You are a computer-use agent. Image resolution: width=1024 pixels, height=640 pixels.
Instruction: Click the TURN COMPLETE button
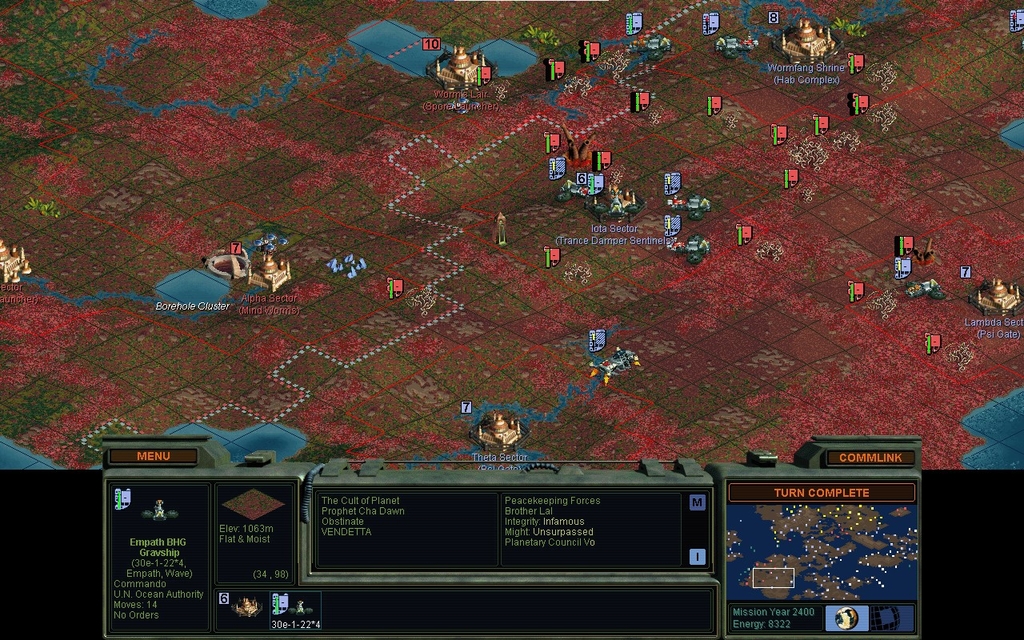tap(821, 492)
